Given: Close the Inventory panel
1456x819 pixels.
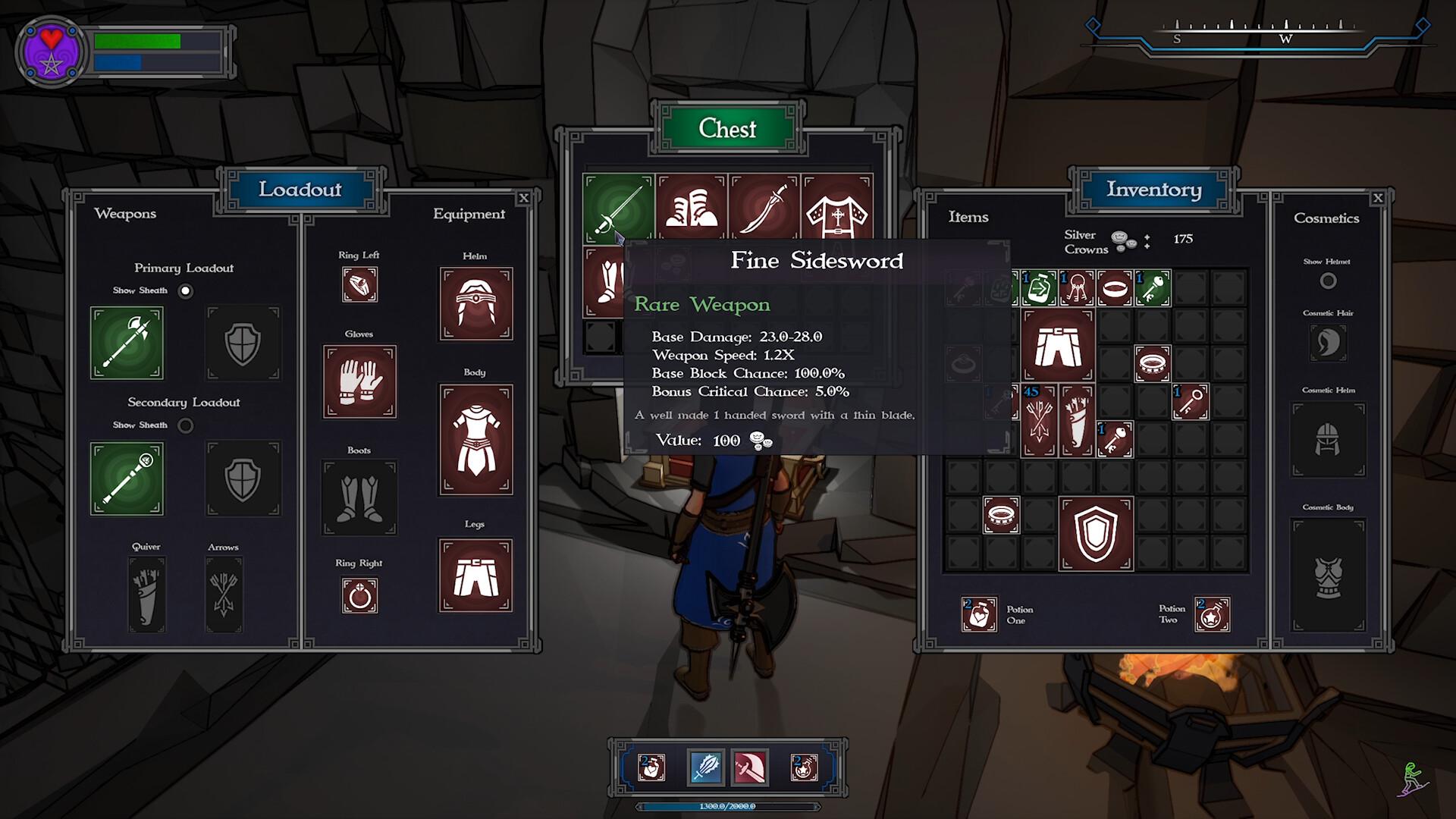Looking at the screenshot, I should point(1378,199).
